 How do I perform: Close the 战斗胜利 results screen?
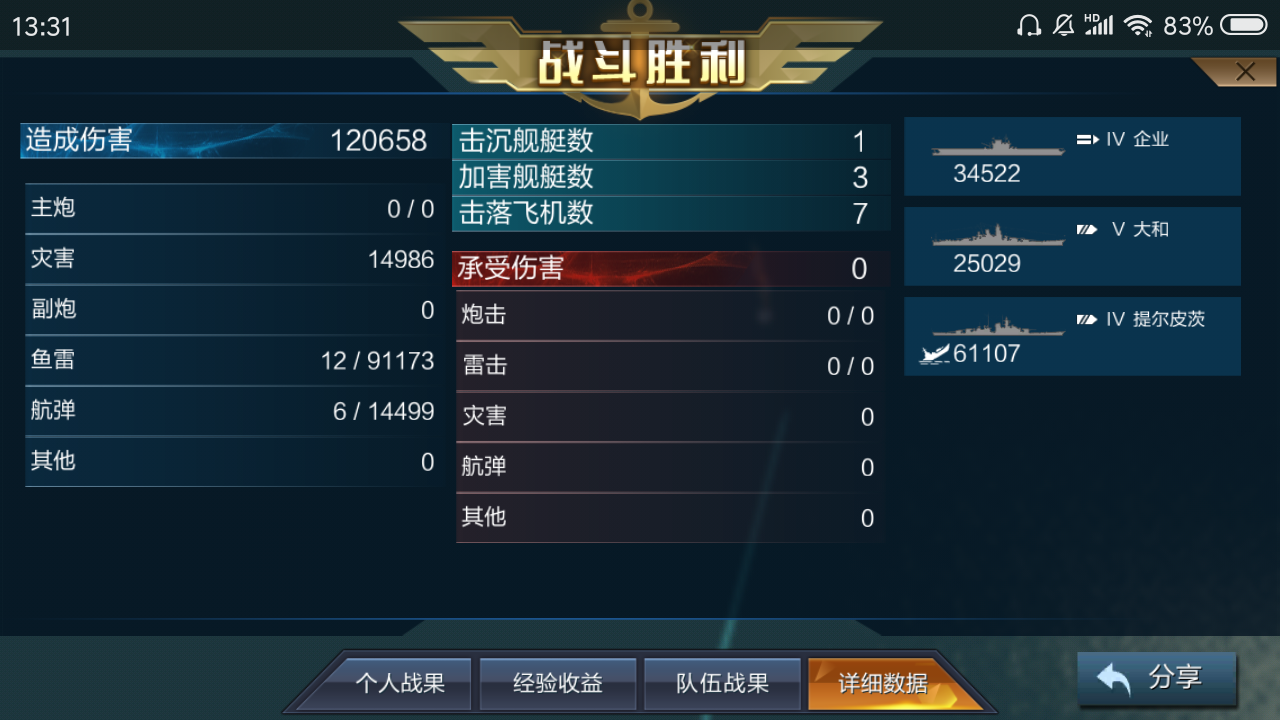click(x=1245, y=71)
